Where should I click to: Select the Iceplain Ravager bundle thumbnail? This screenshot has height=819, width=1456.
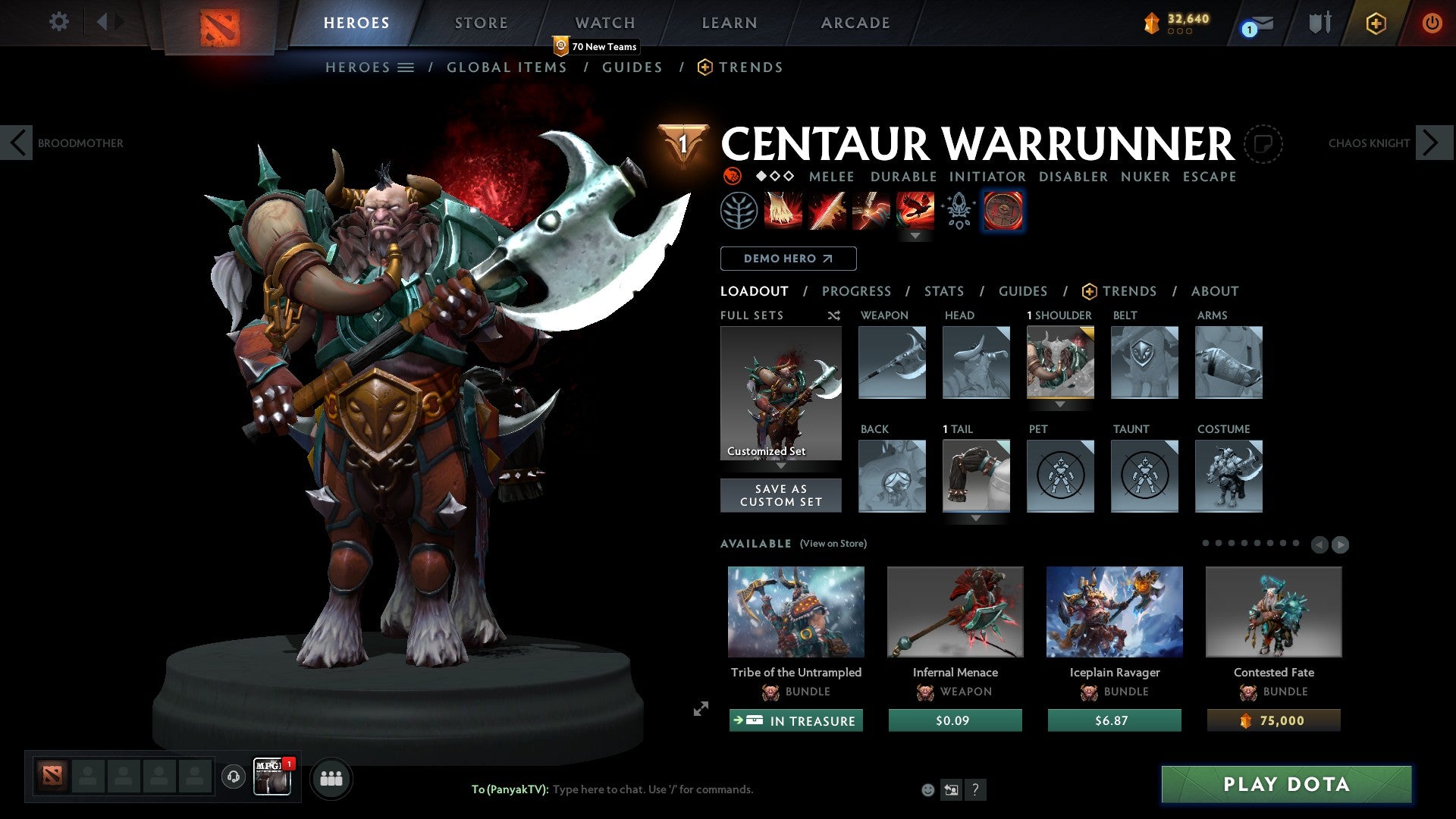(x=1113, y=611)
